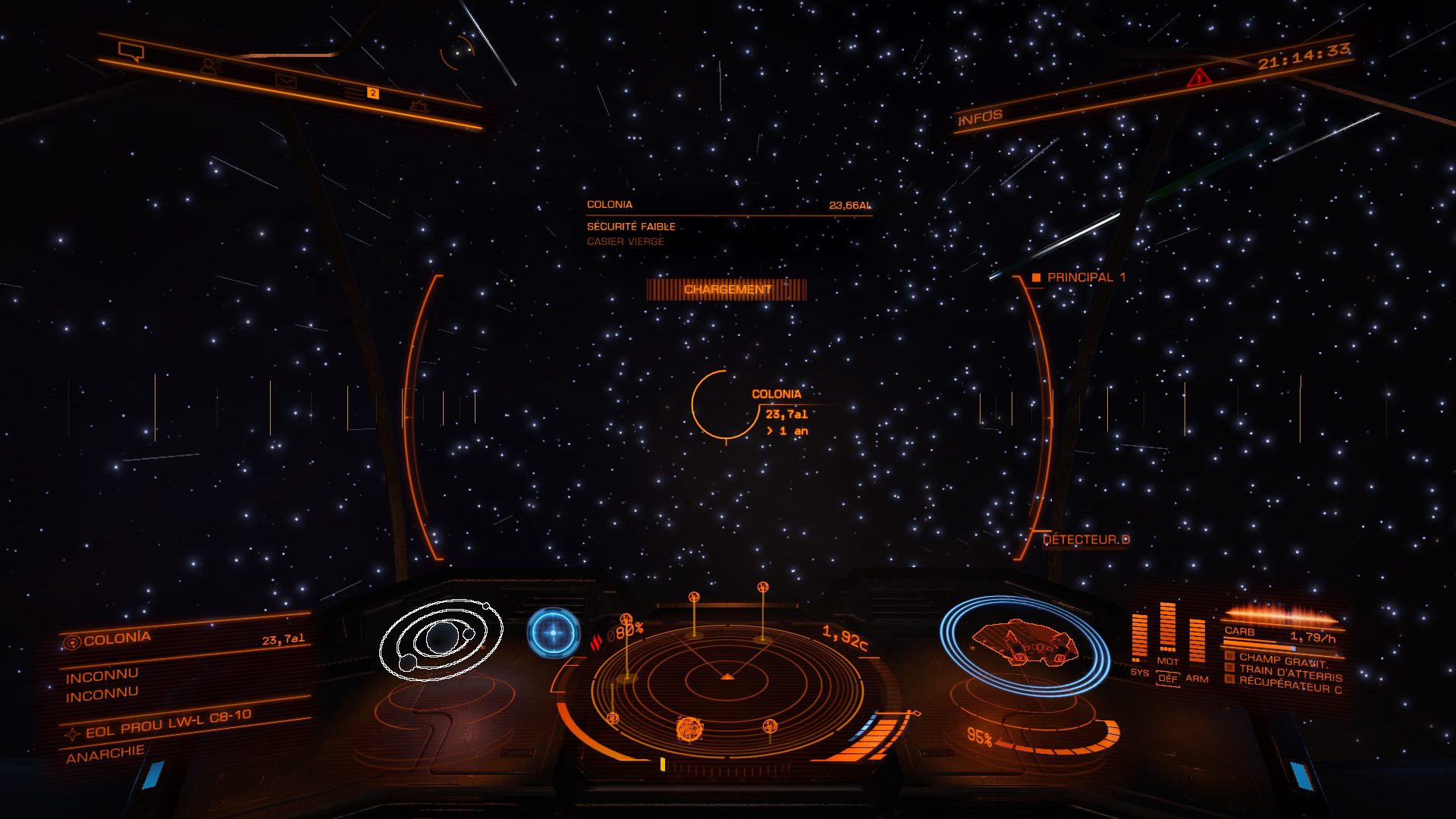The width and height of the screenshot is (1456, 819).
Task: Click the orbital system map hologram
Action: click(x=440, y=639)
